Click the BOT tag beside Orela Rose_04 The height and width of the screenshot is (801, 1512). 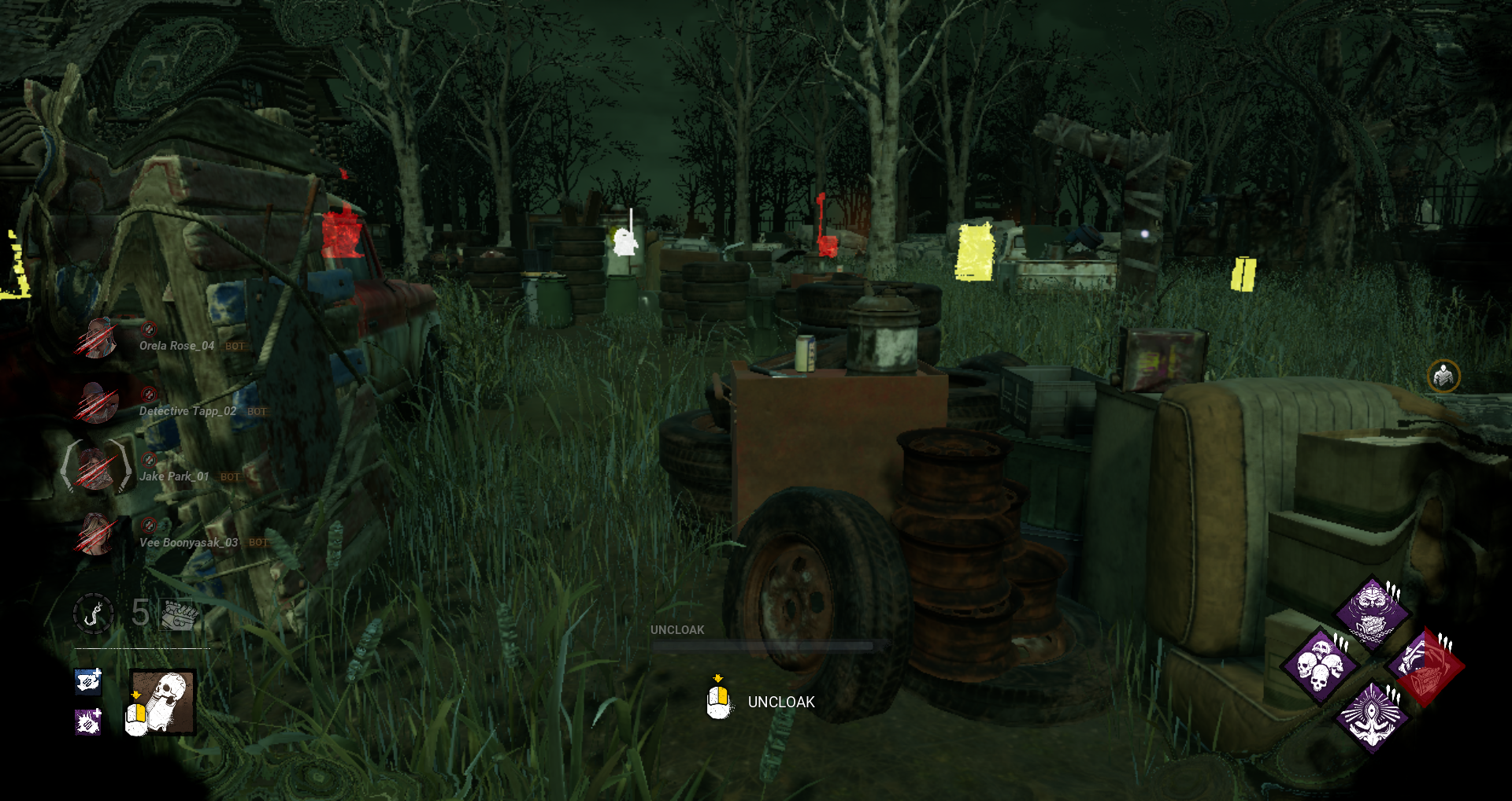pyautogui.click(x=234, y=346)
